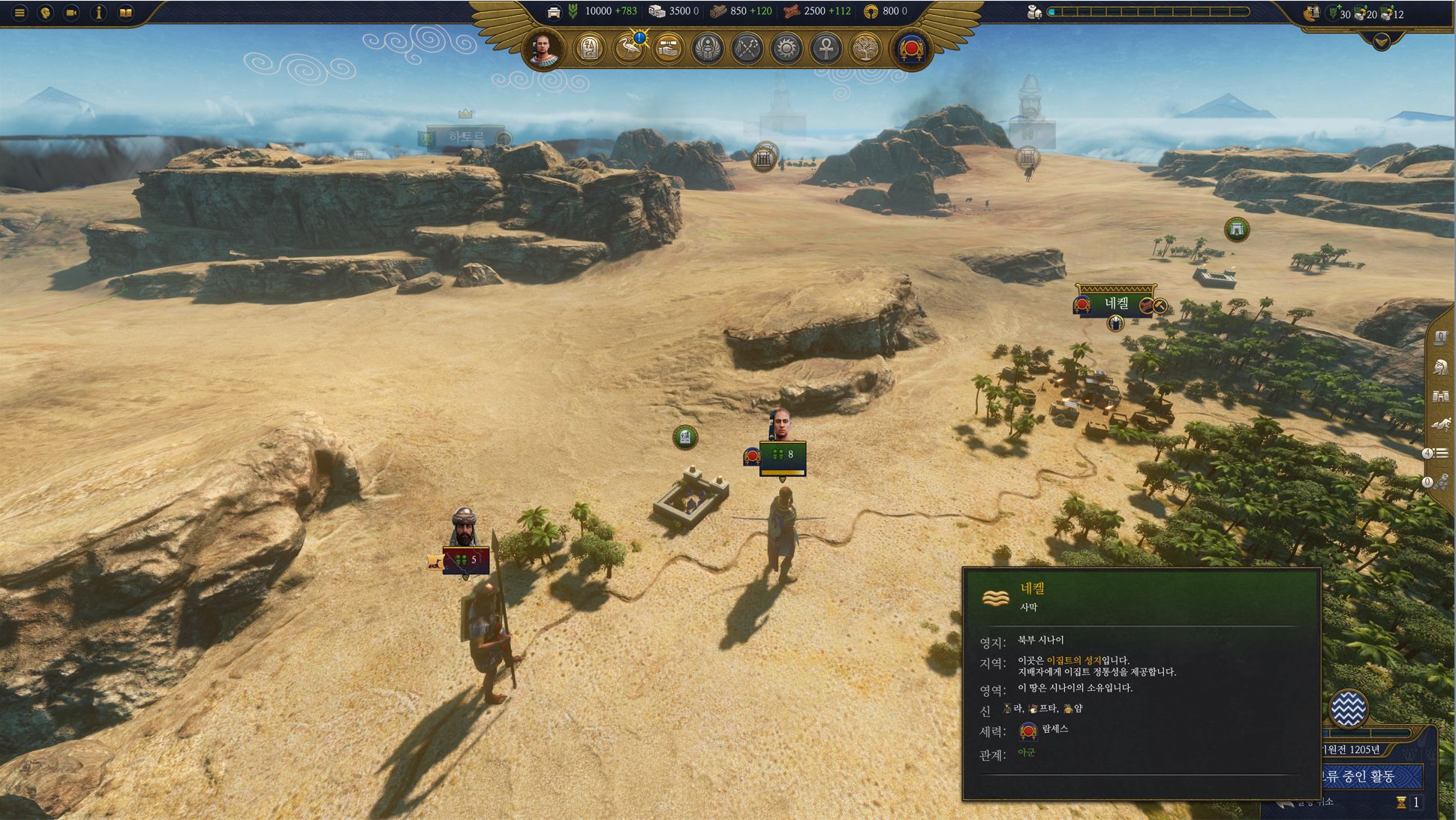The width and height of the screenshot is (1456, 820).
Task: Select the friendly army banner with 8 units
Action: (782, 456)
